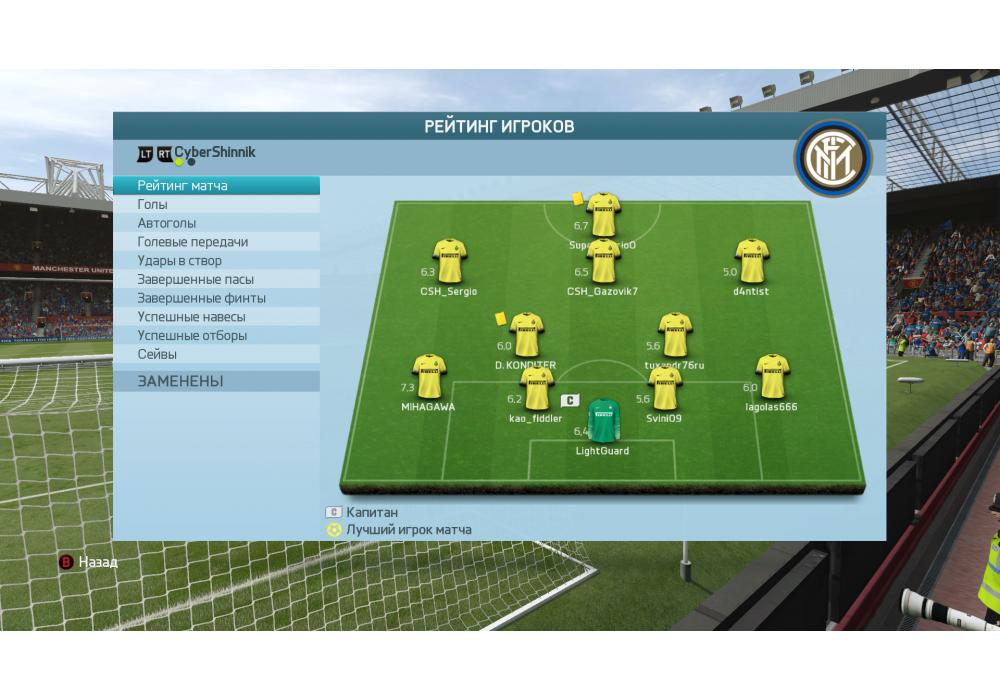The height and width of the screenshot is (700, 1000).
Task: Pick lagolas666's jersey
Action: (x=771, y=376)
